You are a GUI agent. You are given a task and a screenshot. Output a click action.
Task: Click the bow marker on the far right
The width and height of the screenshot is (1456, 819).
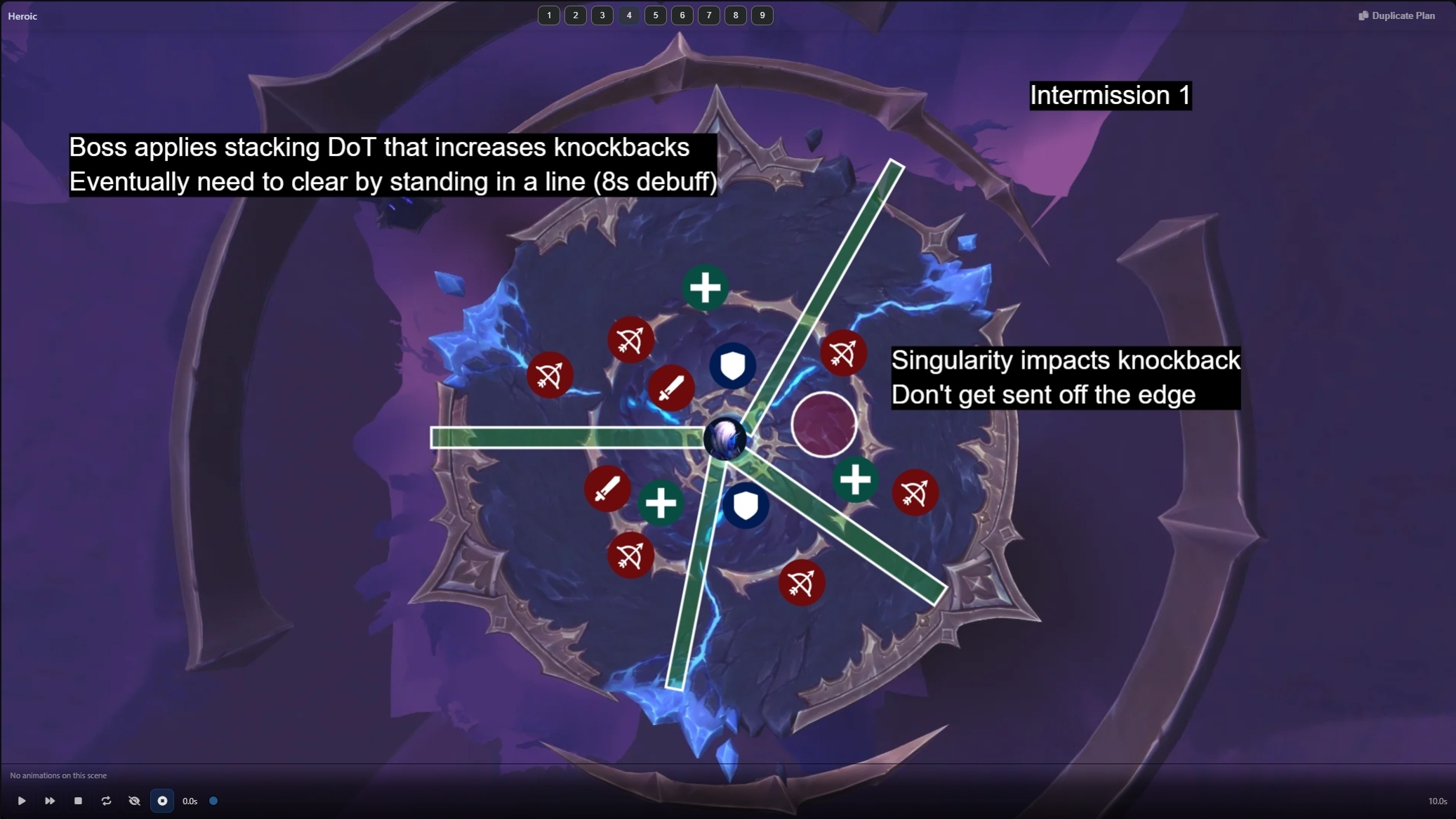[916, 493]
